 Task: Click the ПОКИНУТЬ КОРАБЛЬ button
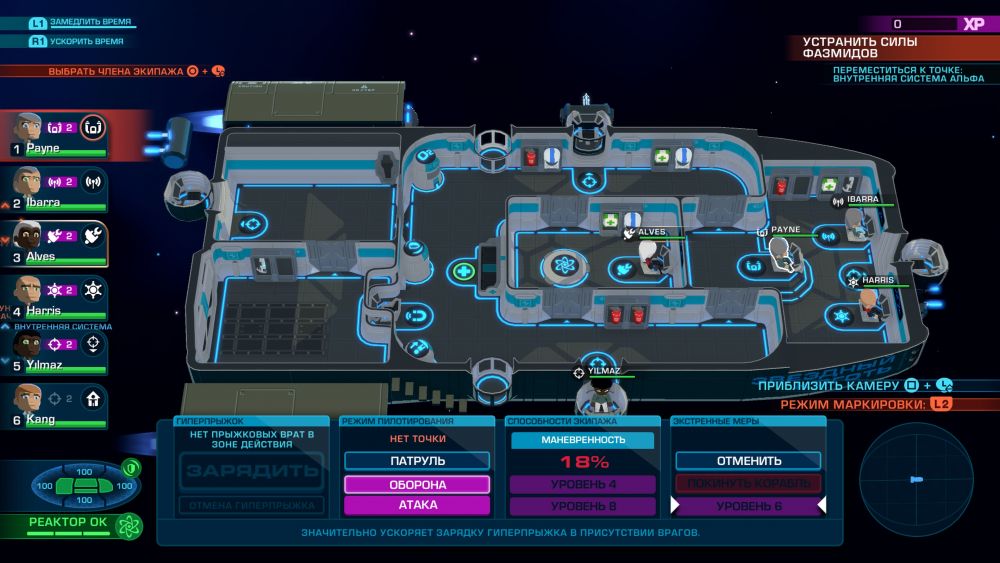(x=749, y=484)
